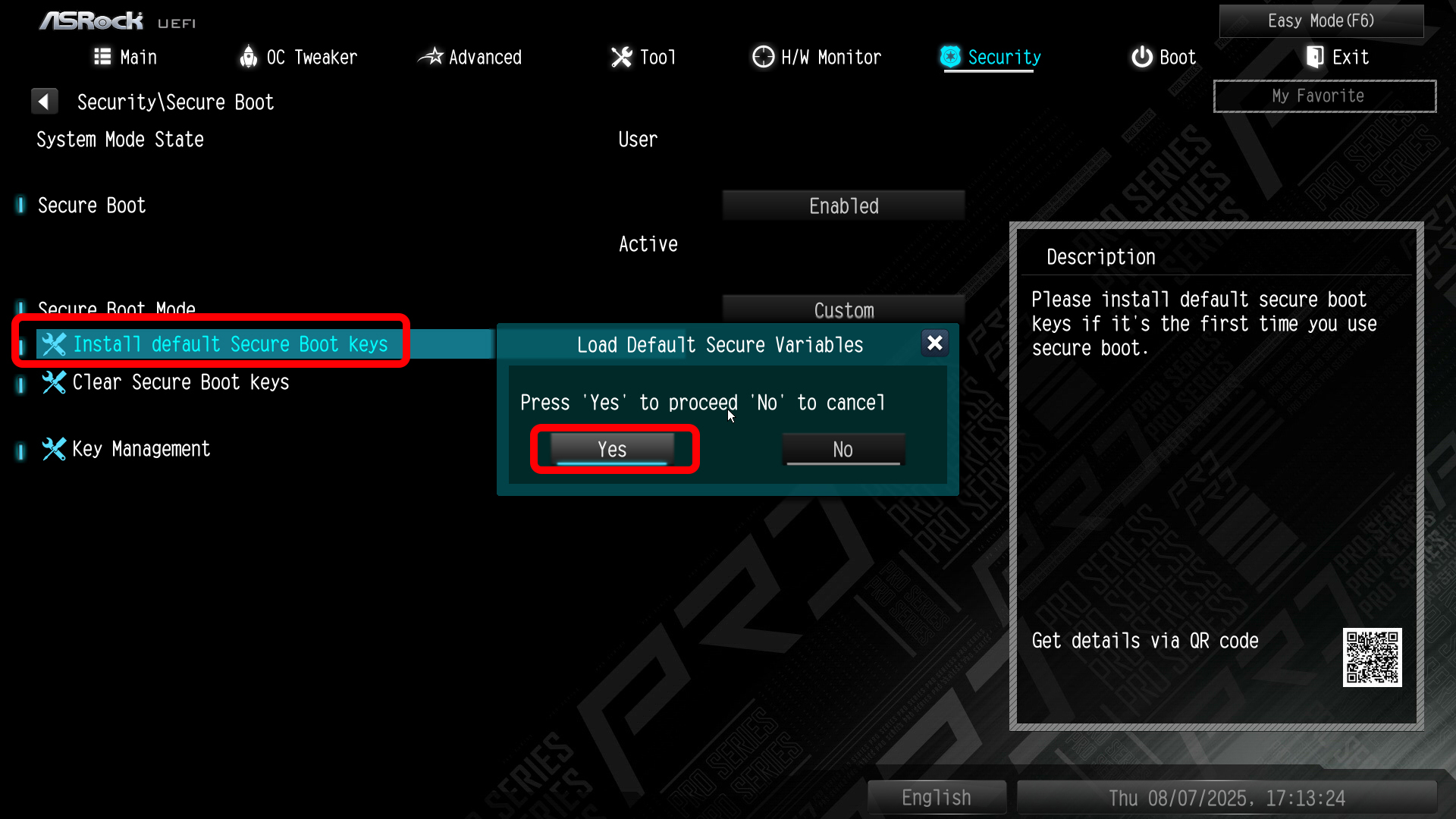Click the Key Management tools icon
The image size is (1456, 819).
(x=53, y=449)
